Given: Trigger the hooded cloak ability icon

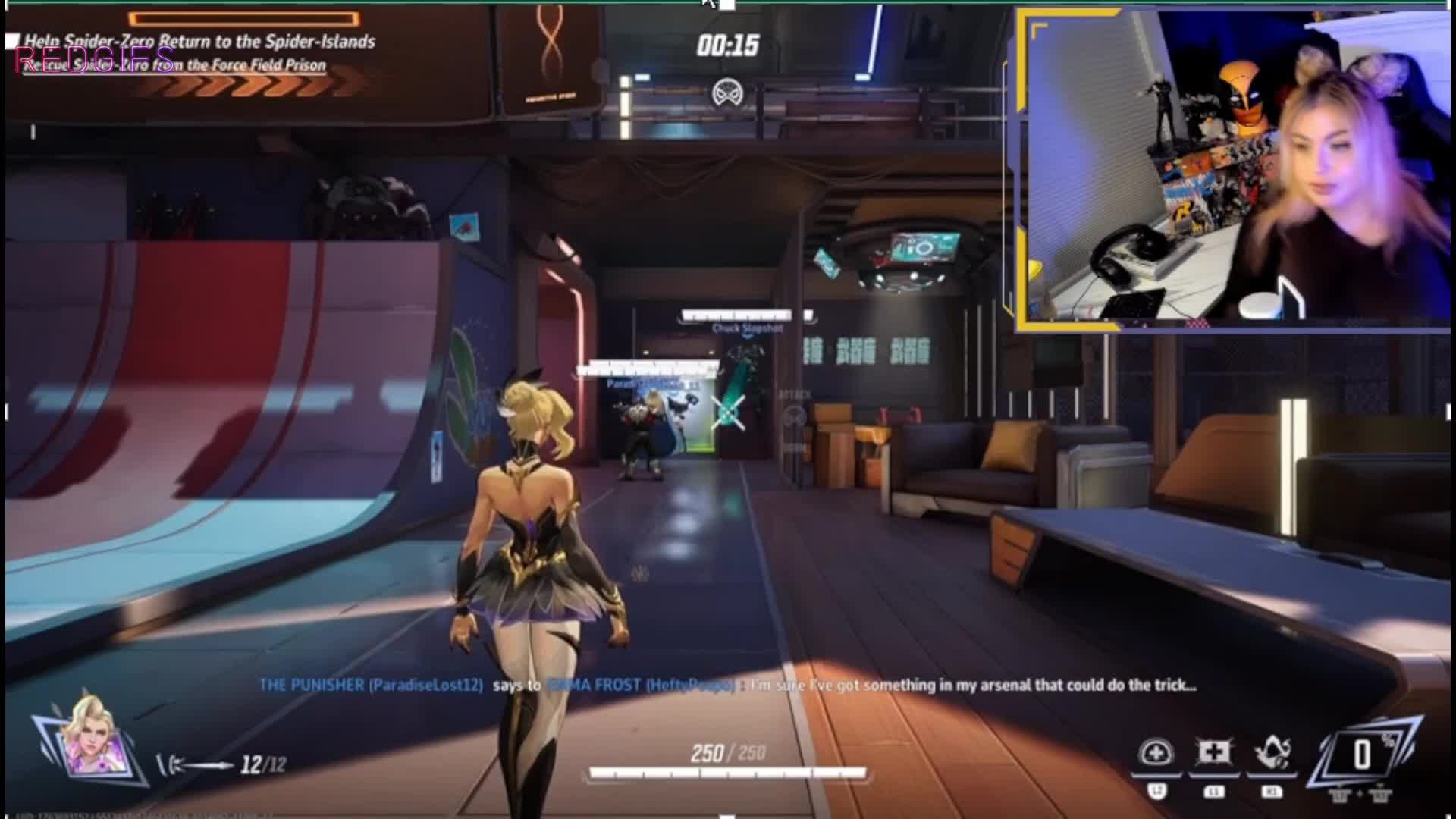Looking at the screenshot, I should click(x=1272, y=753).
